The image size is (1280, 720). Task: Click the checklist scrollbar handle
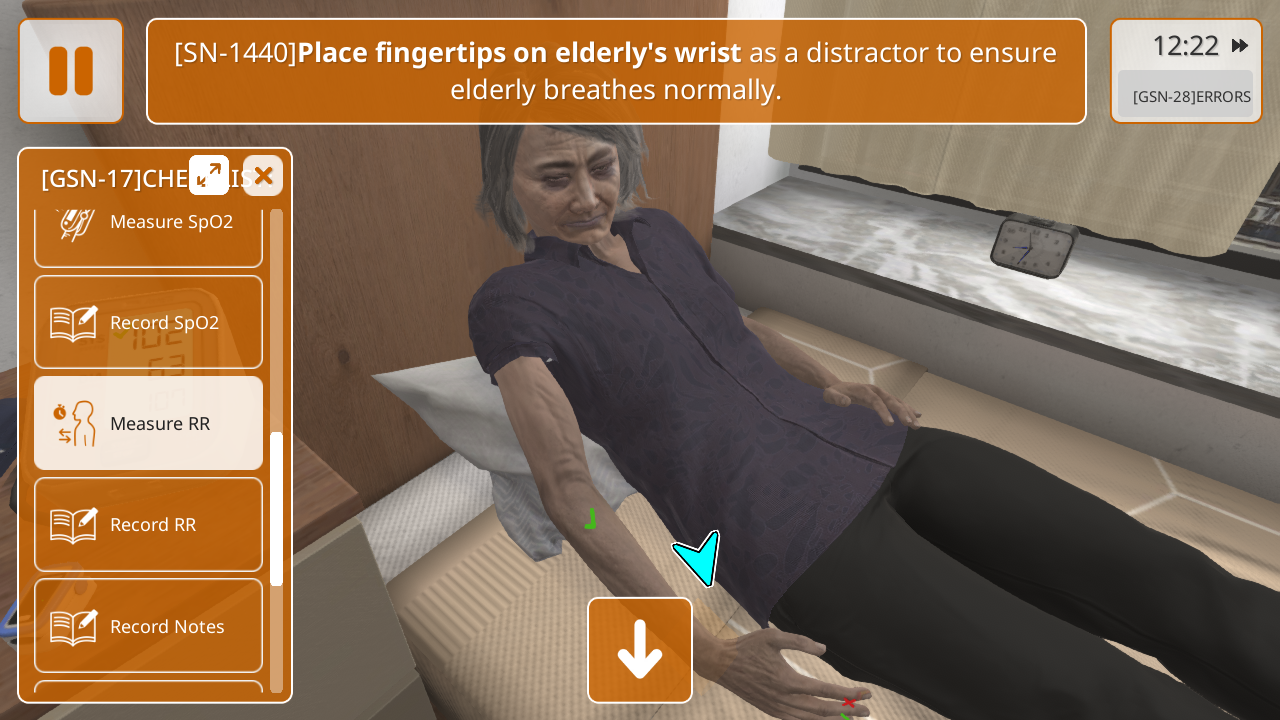276,508
